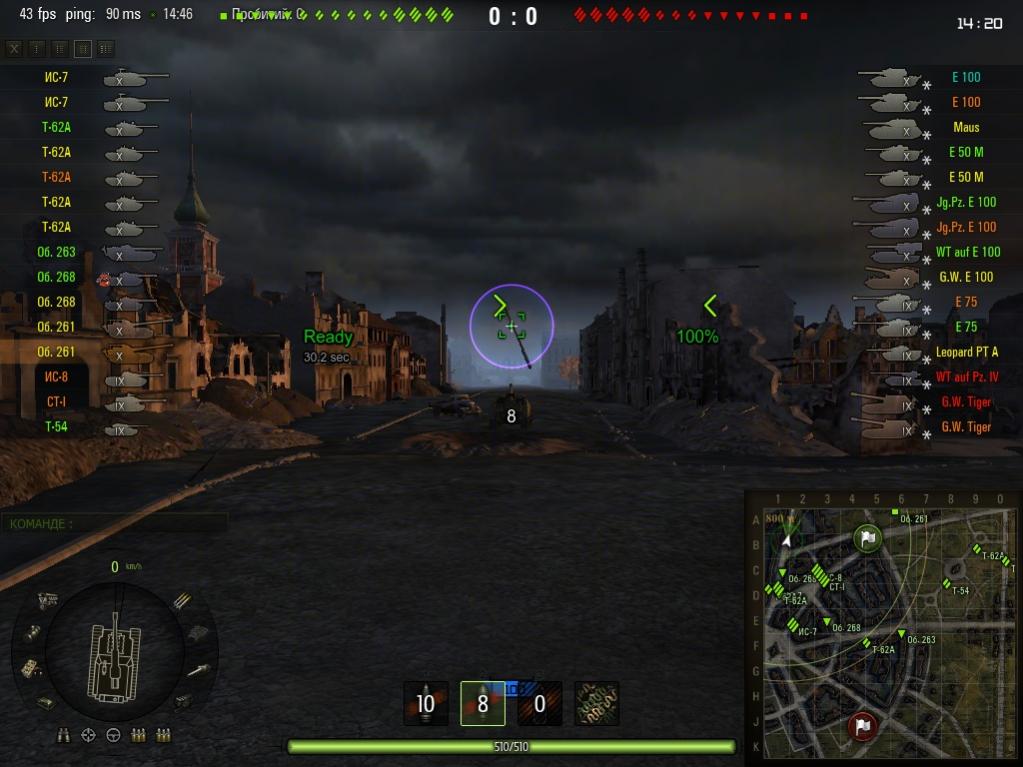The height and width of the screenshot is (767, 1023).
Task: Click the green allied base flag on minimap
Action: [867, 538]
